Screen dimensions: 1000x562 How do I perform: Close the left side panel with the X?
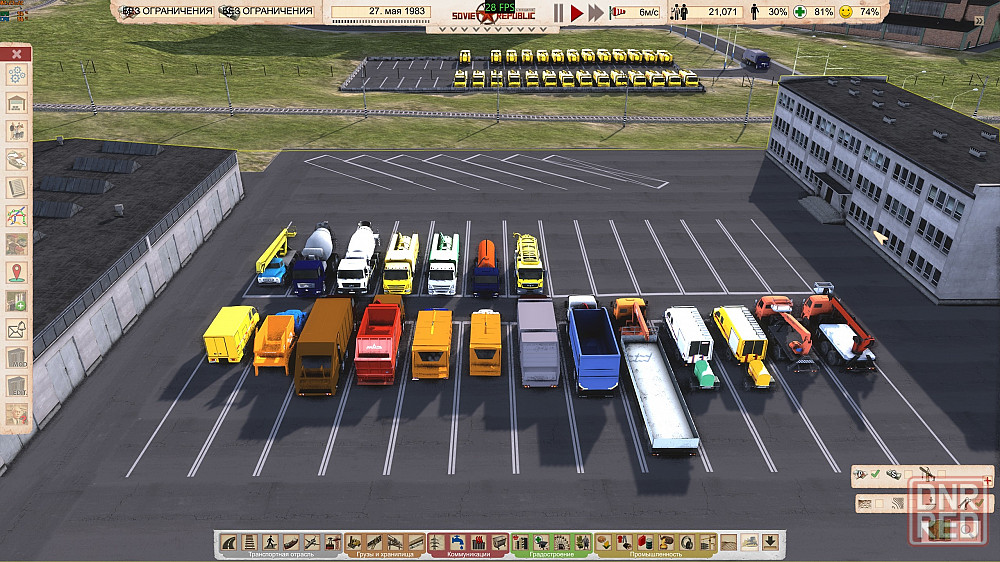pos(17,53)
